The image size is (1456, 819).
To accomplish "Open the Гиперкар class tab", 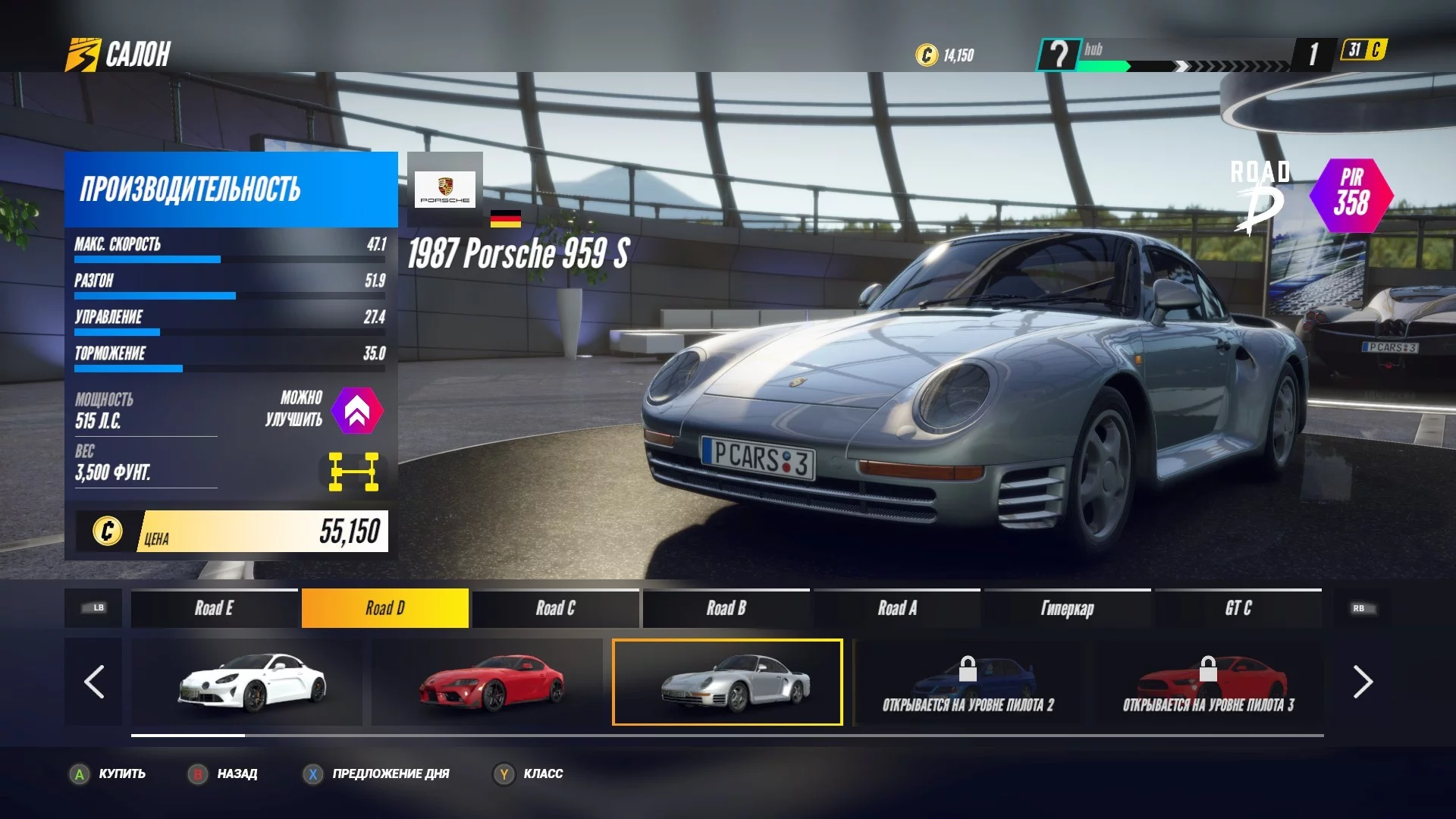I will click(x=1067, y=608).
